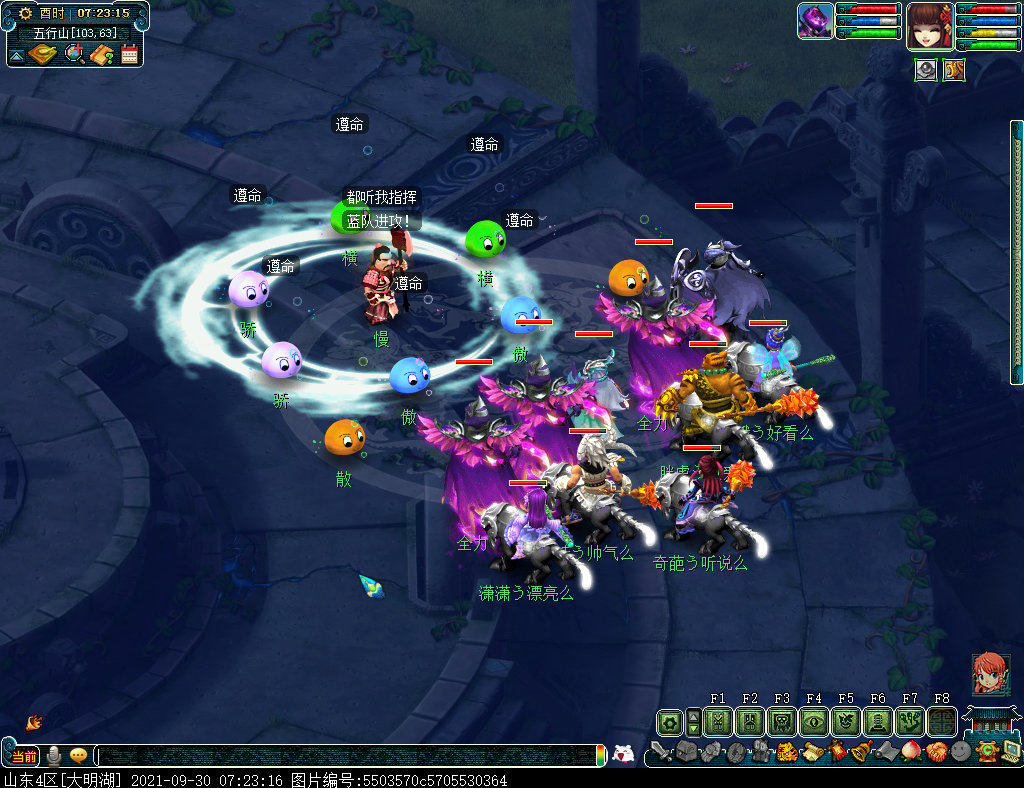
Task: Use the F3 skull skill slot
Action: [782, 721]
